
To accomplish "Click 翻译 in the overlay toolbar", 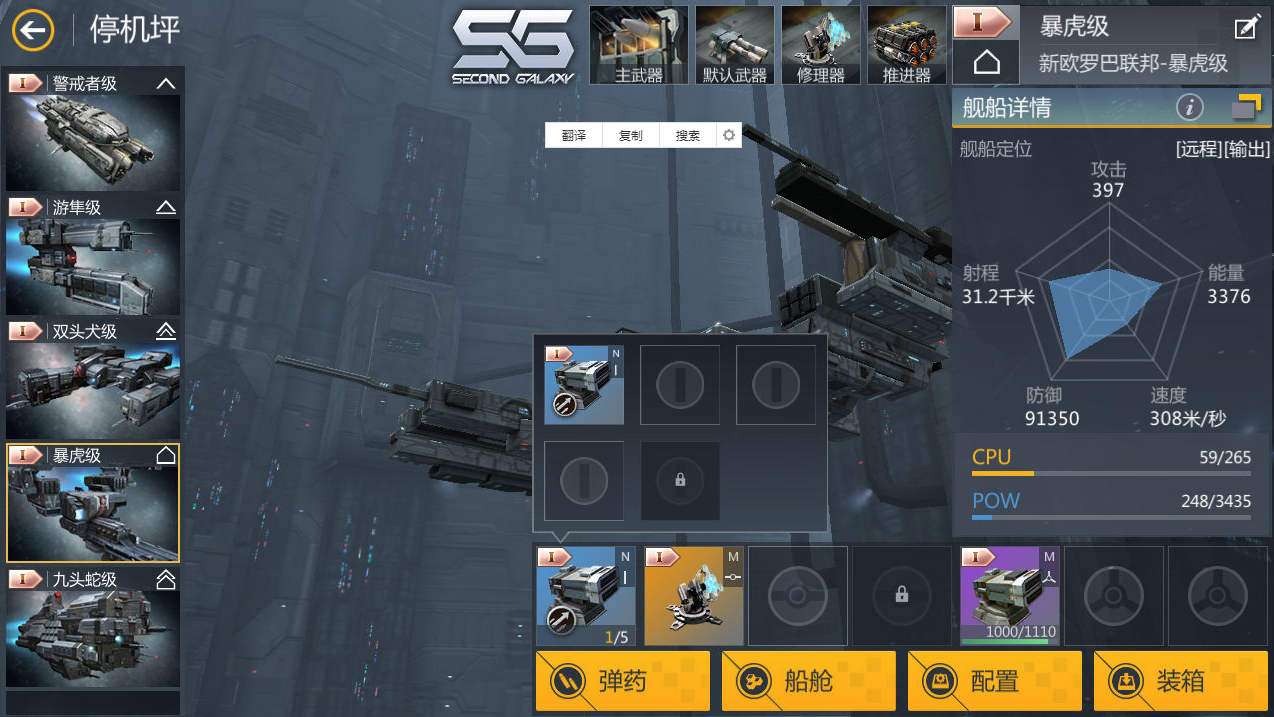I will pos(573,136).
